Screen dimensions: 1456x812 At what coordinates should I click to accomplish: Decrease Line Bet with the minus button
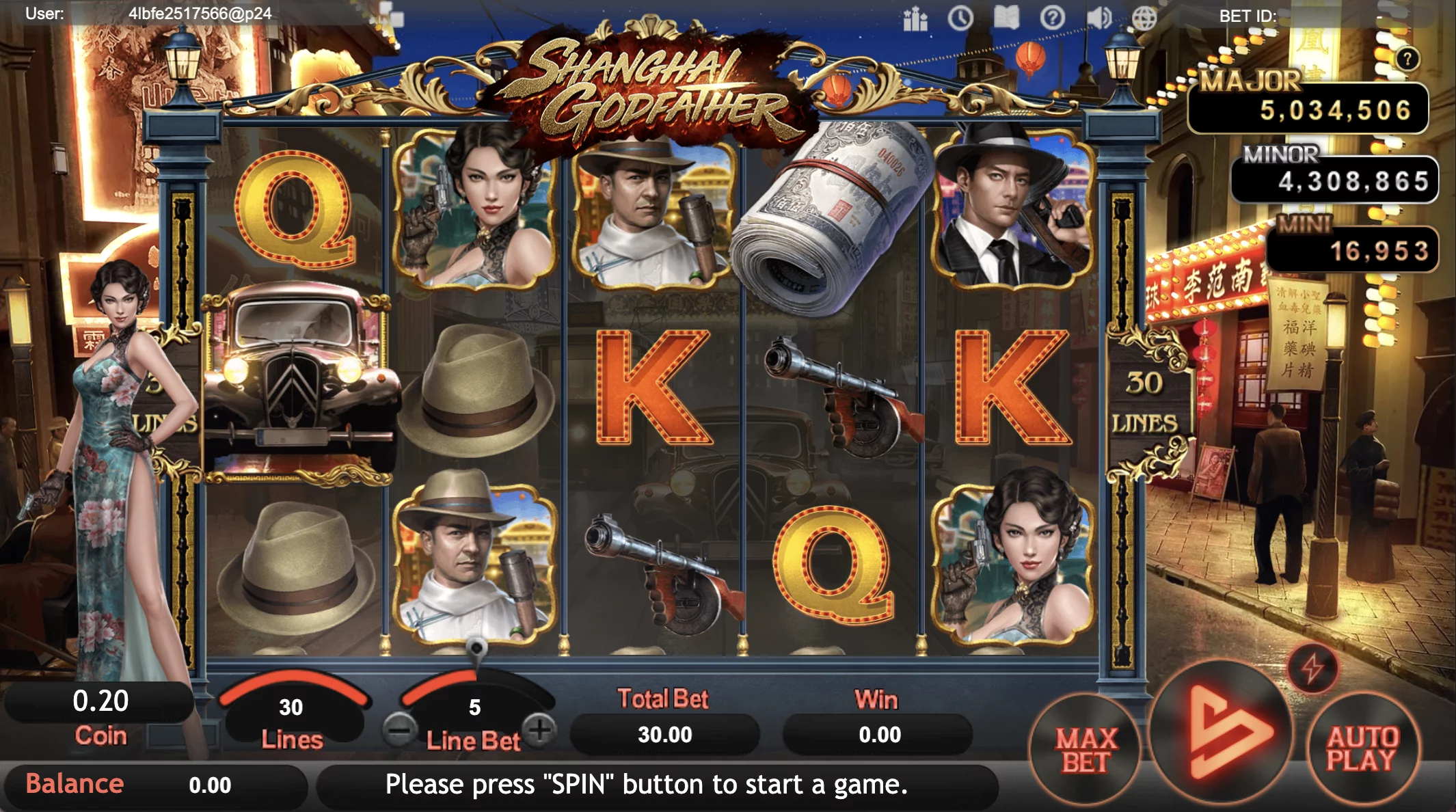coord(399,730)
